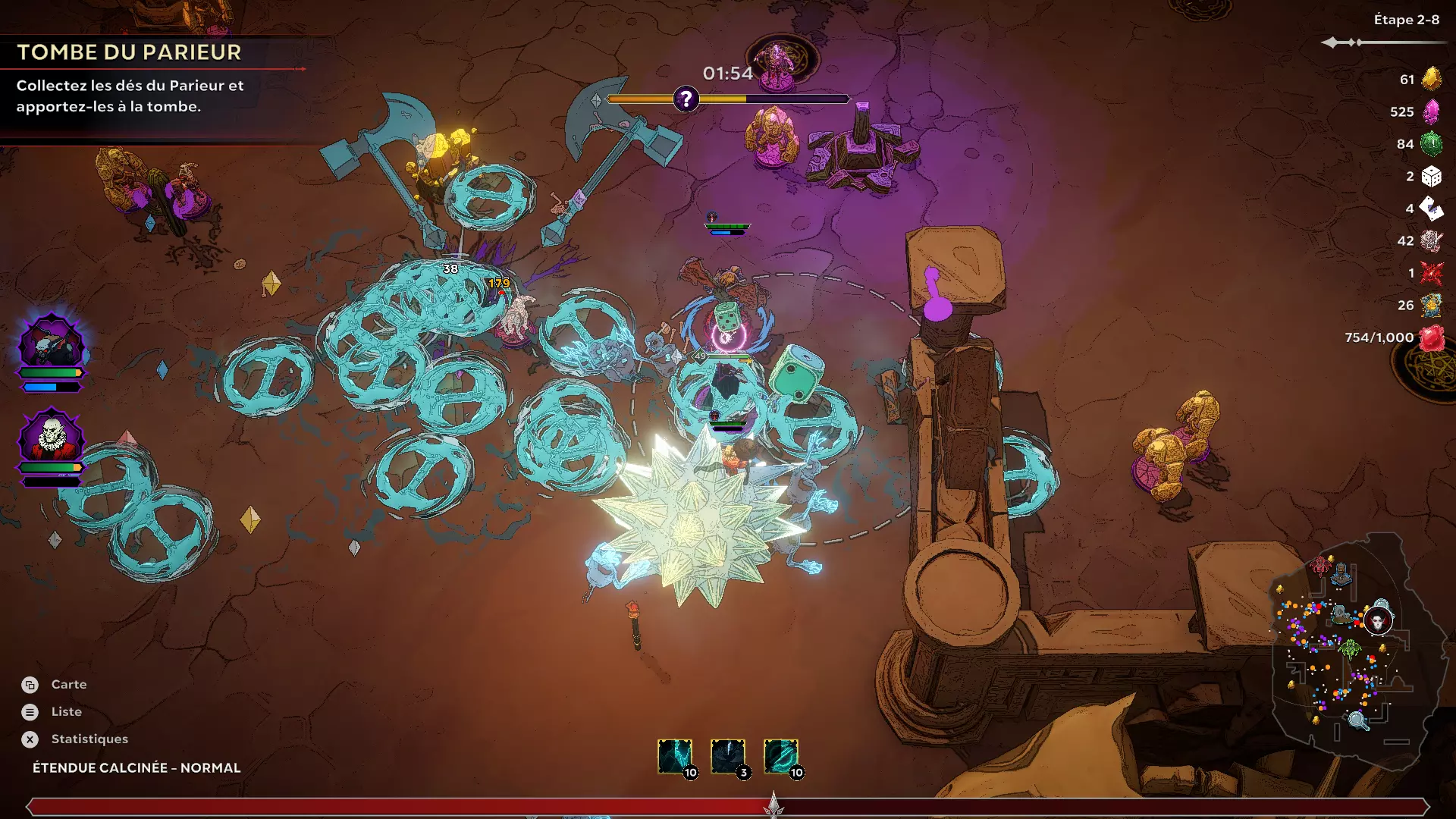1456x819 pixels.
Task: Select the bald vampire in red portrait
Action: pos(52,438)
